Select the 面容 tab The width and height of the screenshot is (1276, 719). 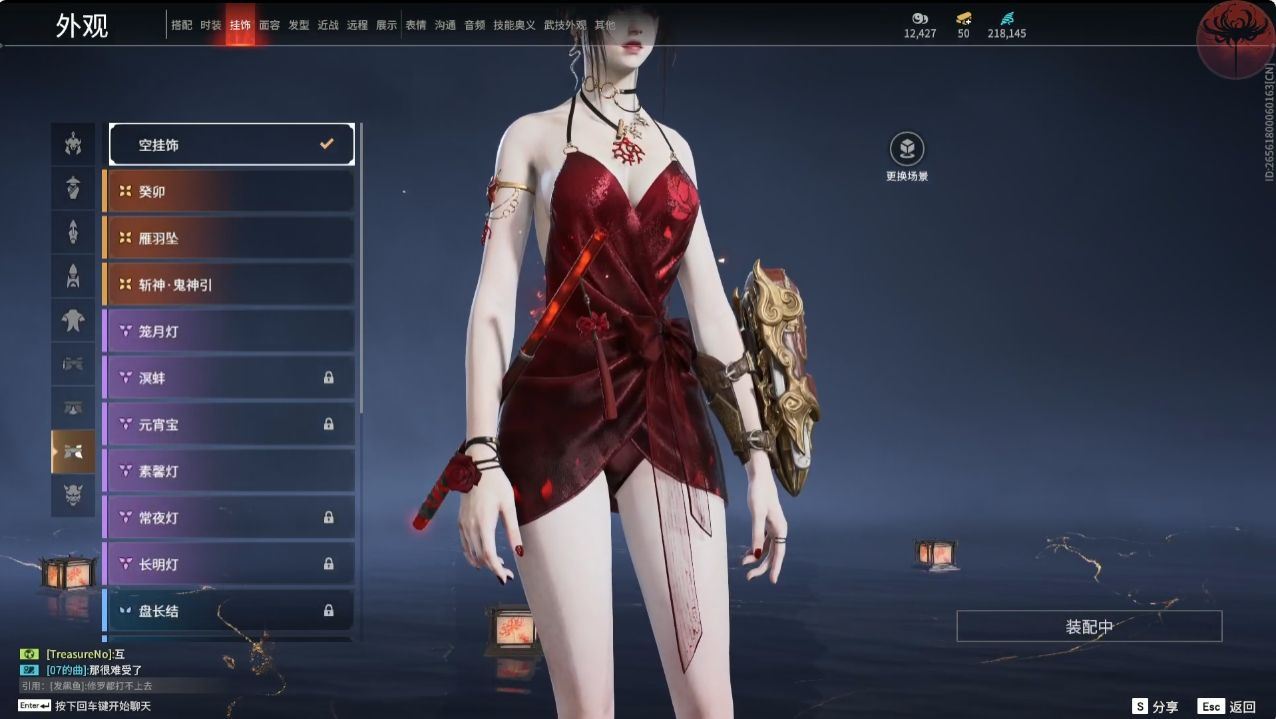[269, 25]
